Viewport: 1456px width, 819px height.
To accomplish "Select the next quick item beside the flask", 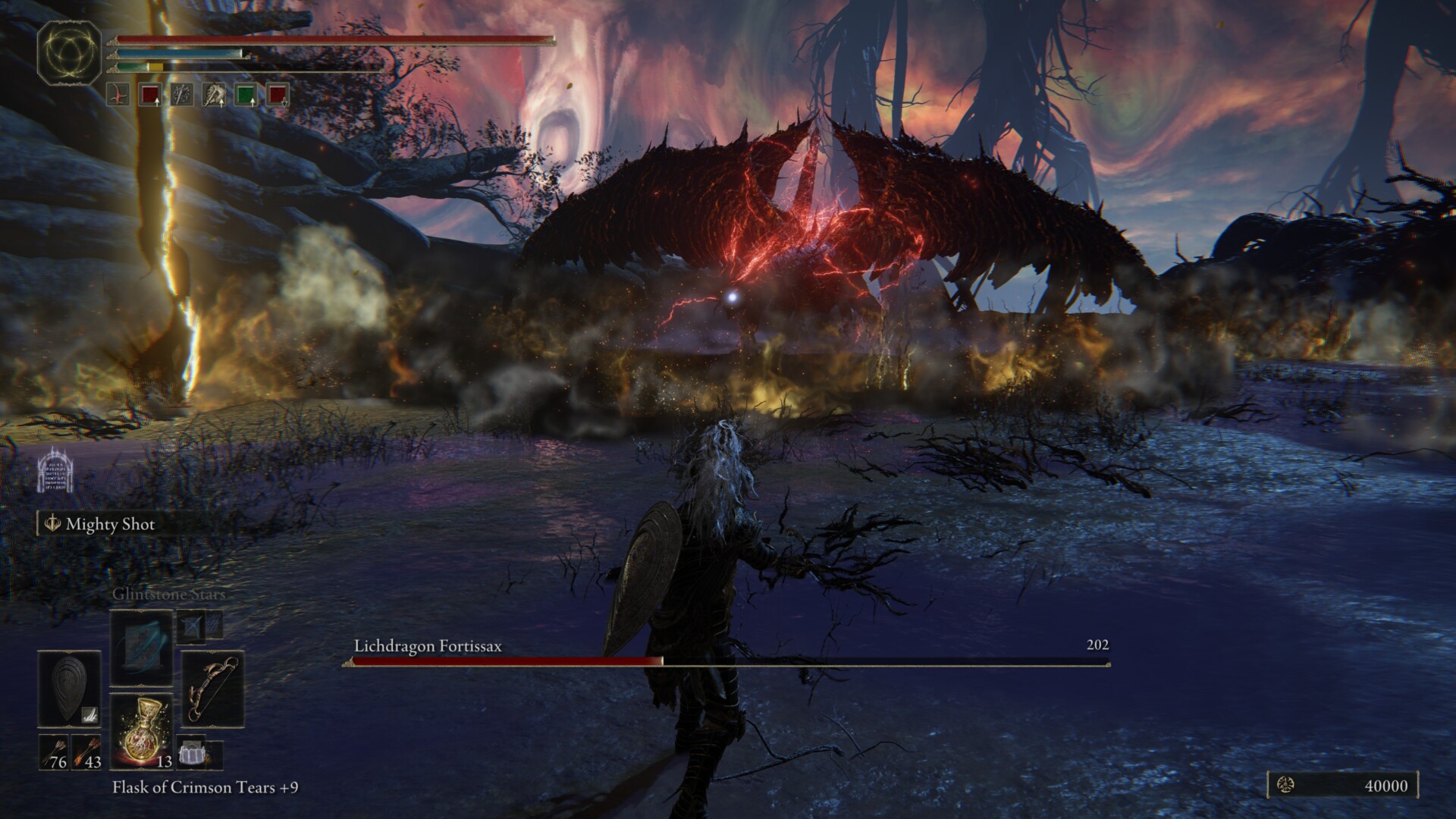I will (x=191, y=751).
